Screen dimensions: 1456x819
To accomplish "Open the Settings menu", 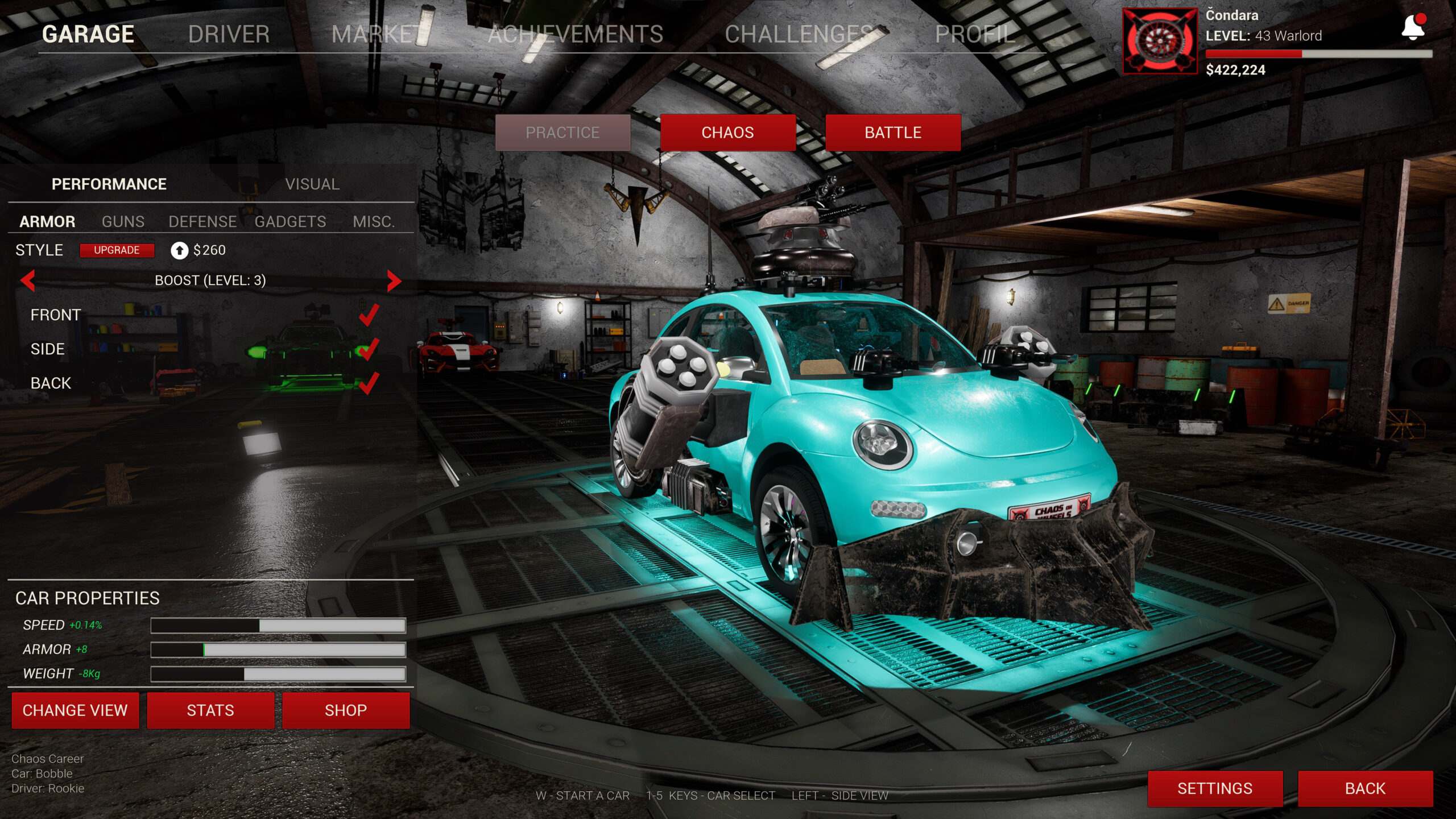I will (x=1215, y=788).
